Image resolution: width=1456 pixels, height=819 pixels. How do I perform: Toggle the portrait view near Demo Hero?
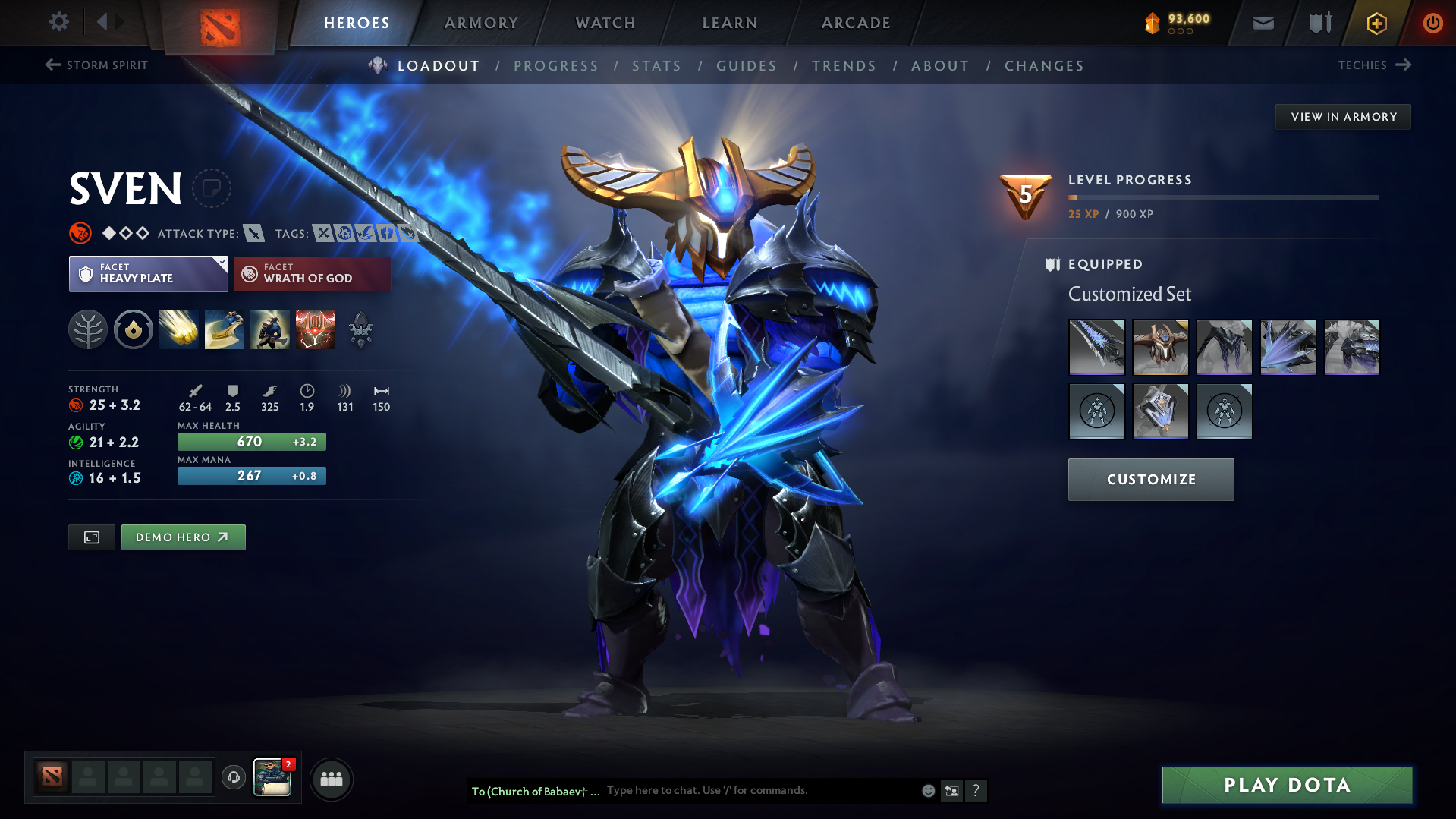coord(91,537)
